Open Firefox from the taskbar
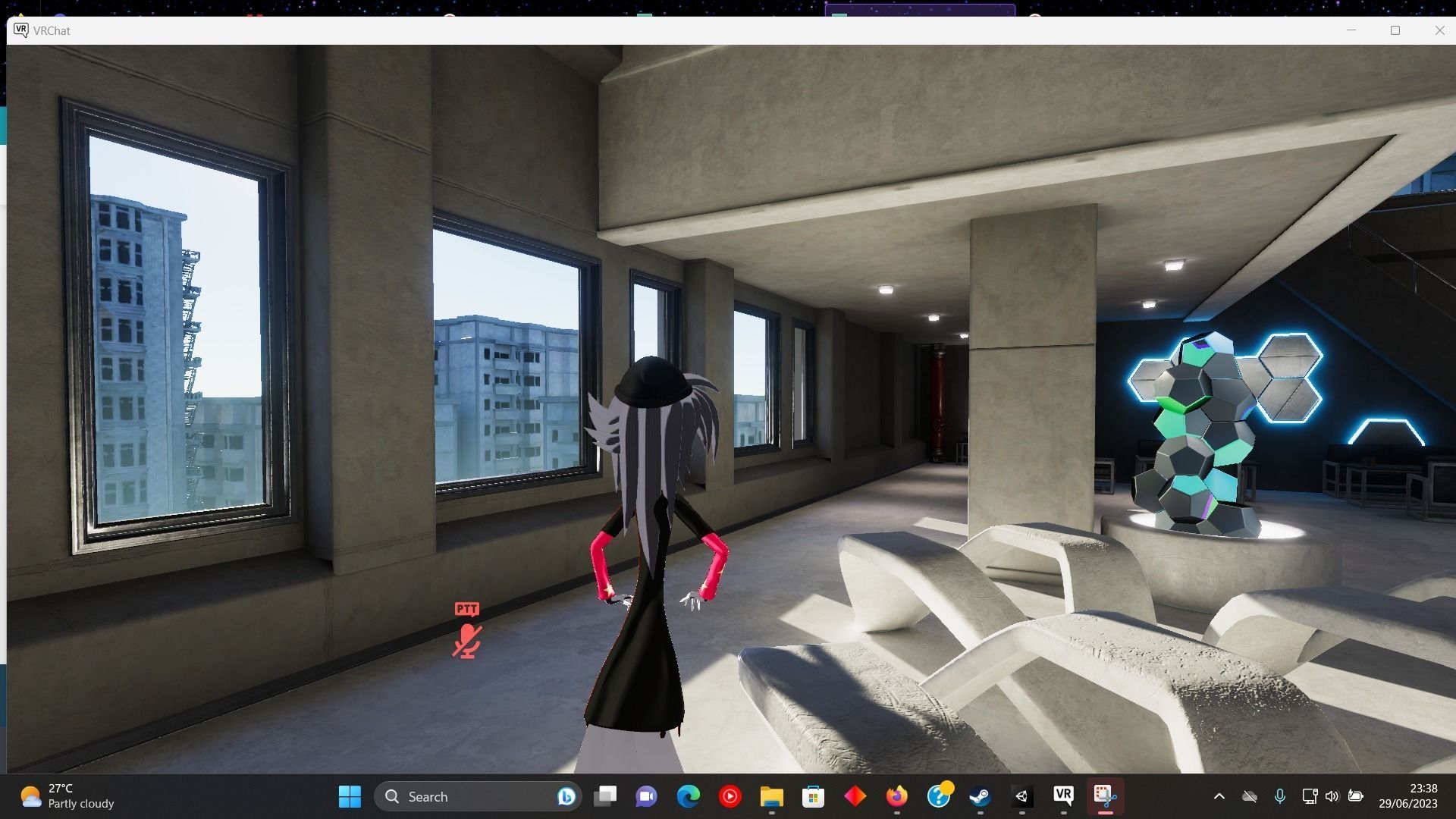This screenshot has width=1456, height=819. 896,796
